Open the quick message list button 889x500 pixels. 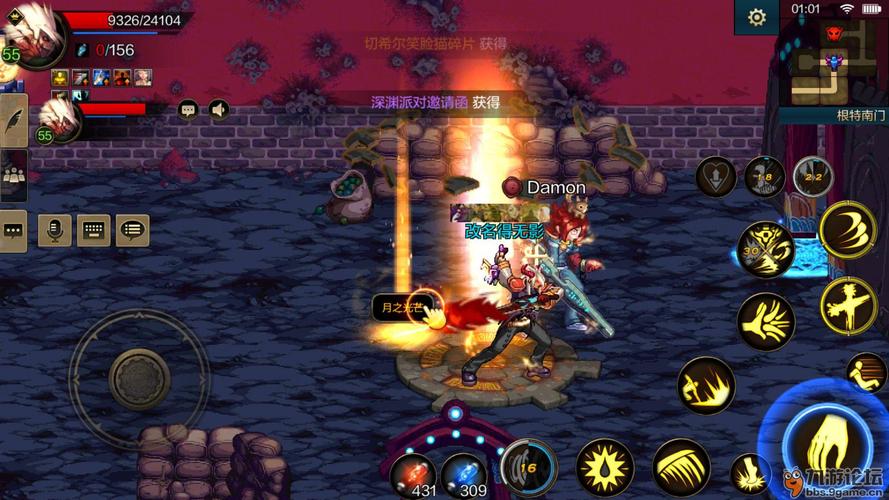point(132,230)
